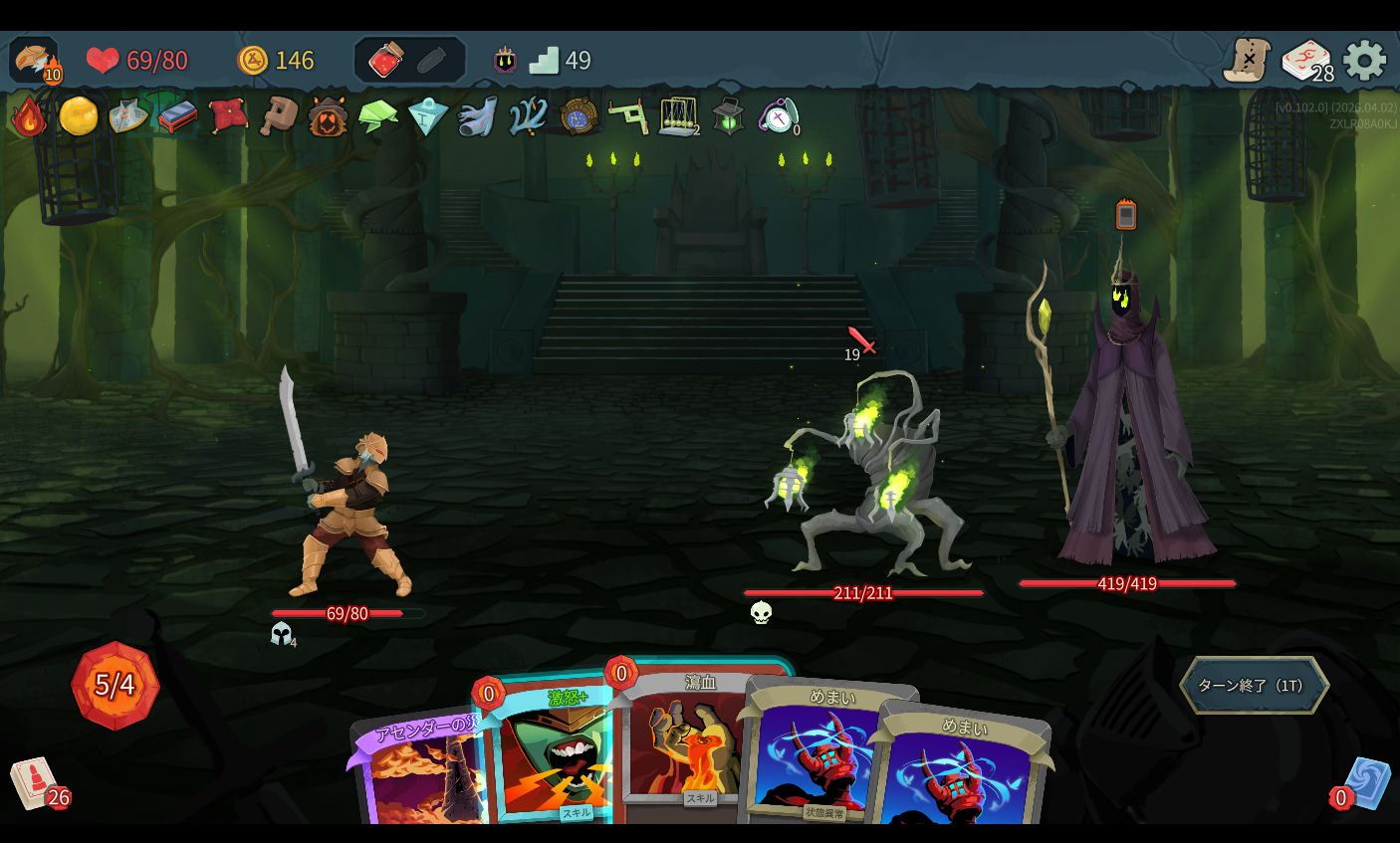Use the red potion in potion slot
1400x843 pixels.
[385, 61]
